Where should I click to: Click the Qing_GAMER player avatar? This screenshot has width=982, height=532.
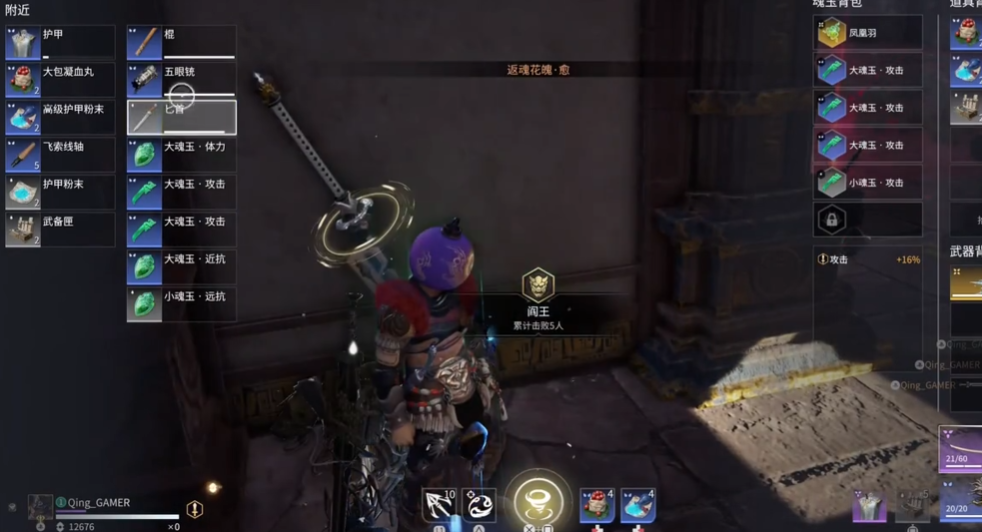[40, 506]
